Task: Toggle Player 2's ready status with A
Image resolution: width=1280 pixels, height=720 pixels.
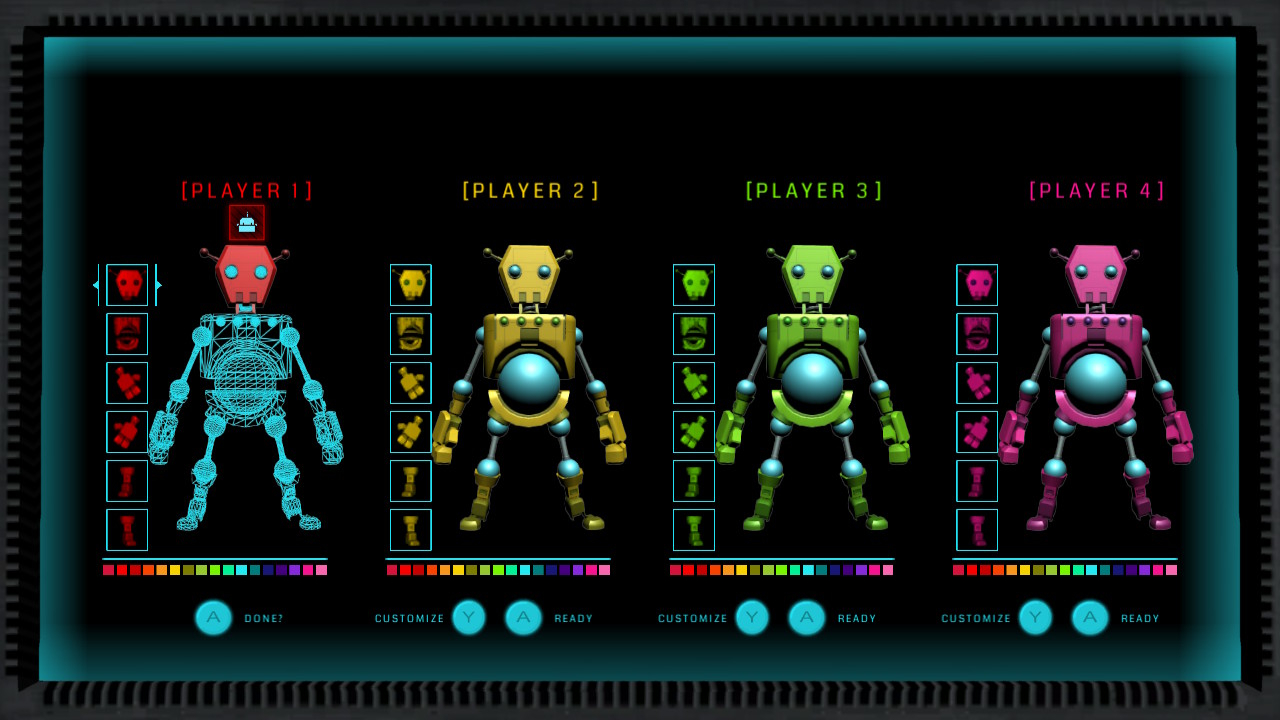Action: pos(522,617)
